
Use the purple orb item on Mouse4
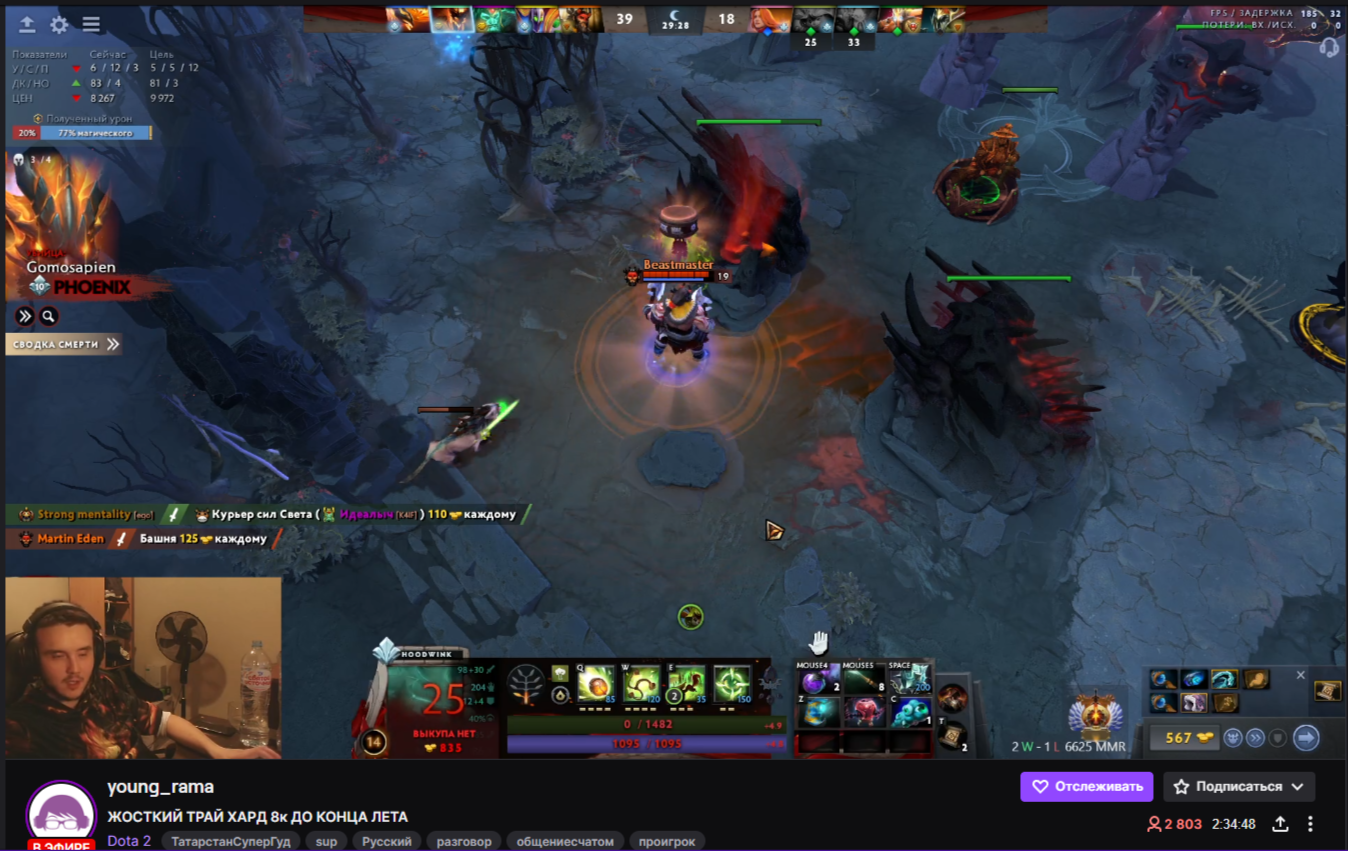coord(817,684)
